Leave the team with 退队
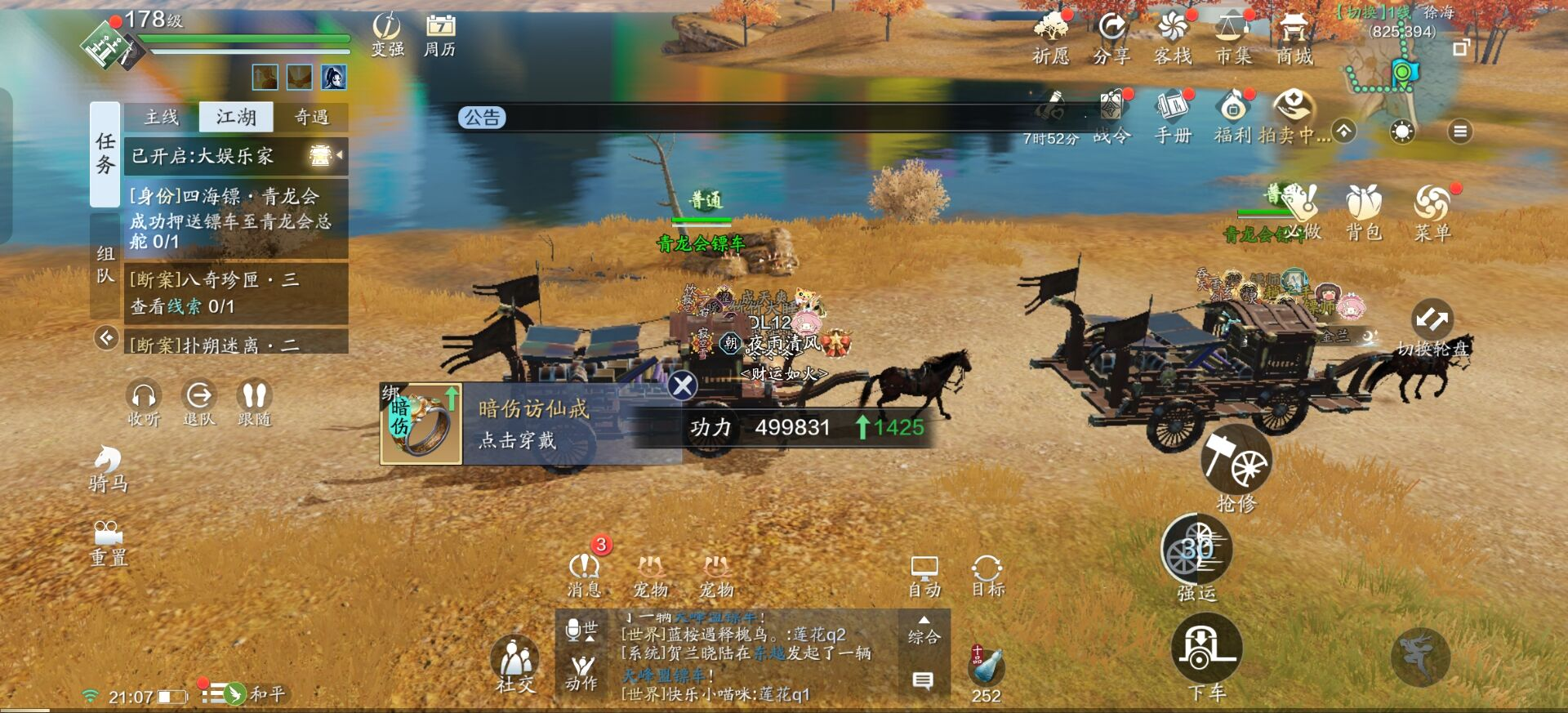Image resolution: width=1568 pixels, height=713 pixels. point(198,403)
